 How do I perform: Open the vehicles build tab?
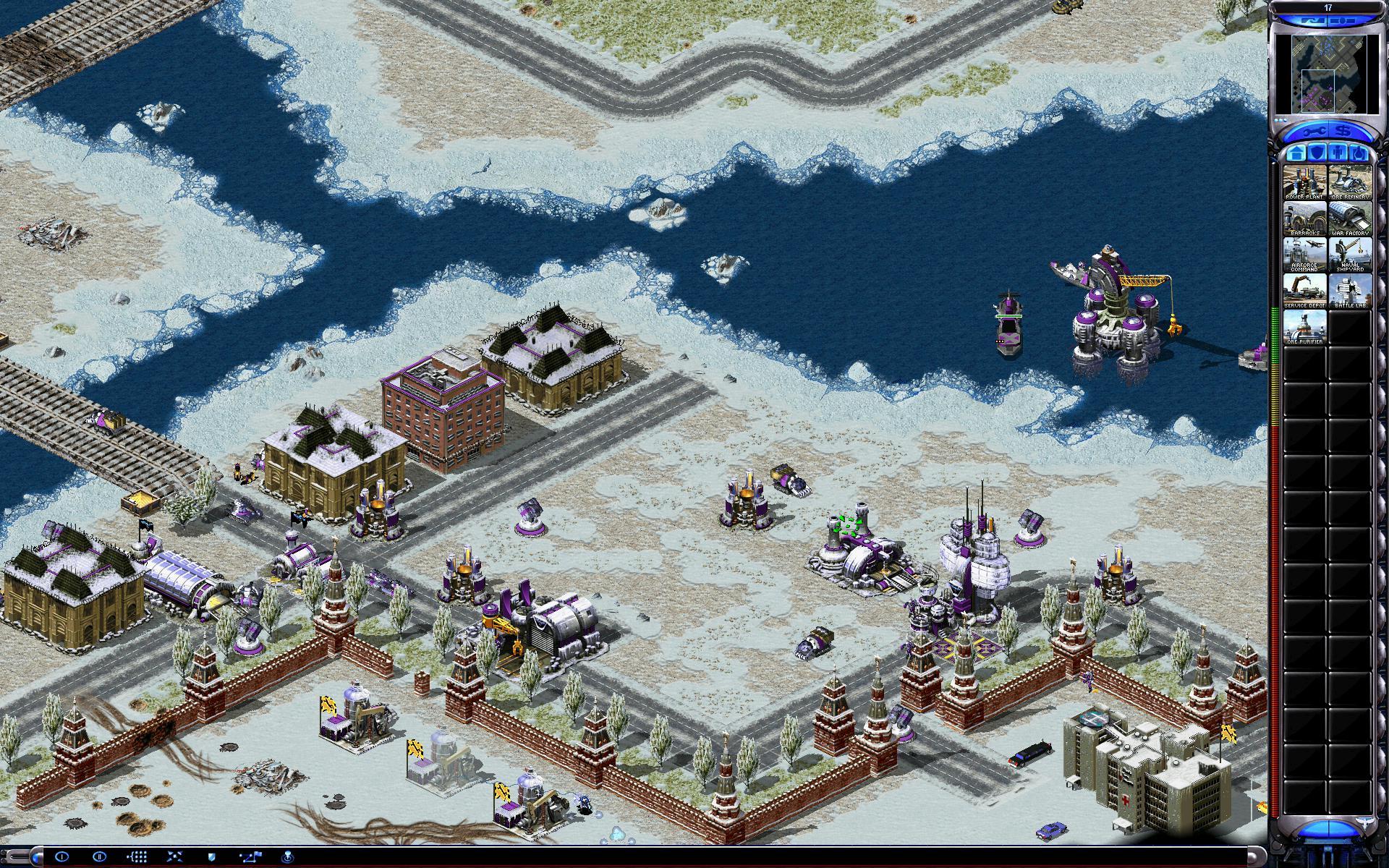(x=1359, y=153)
